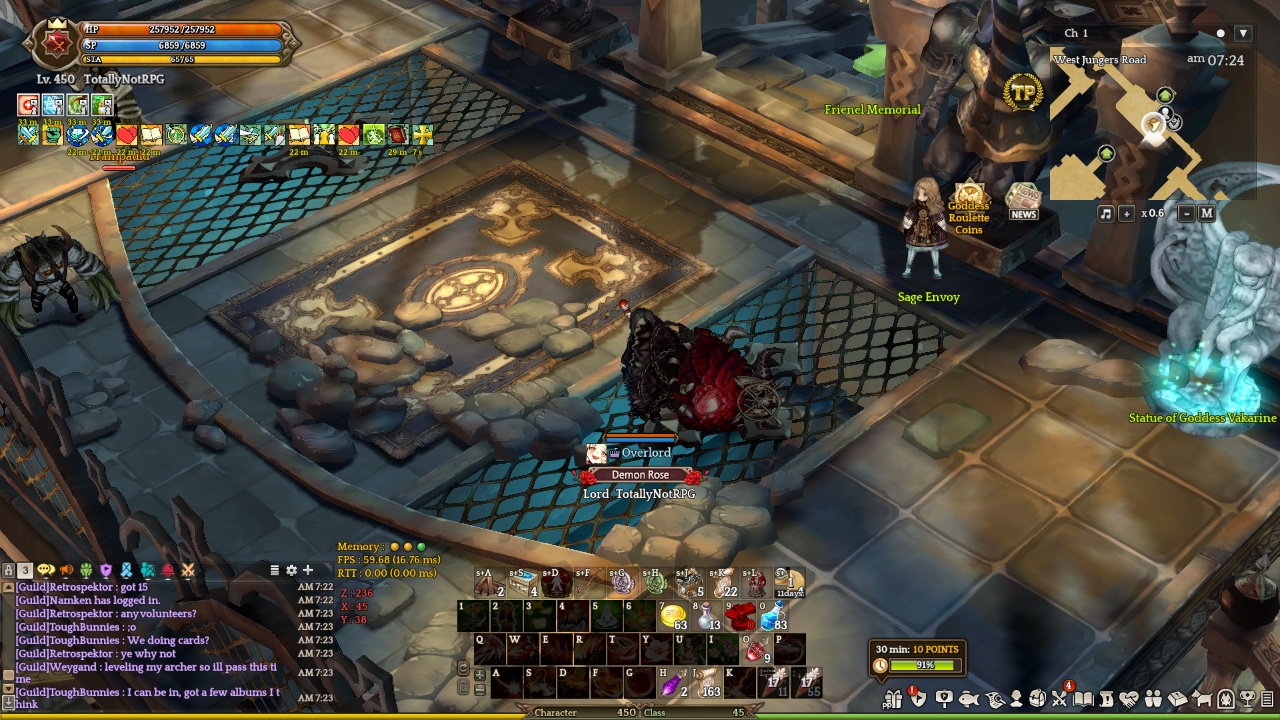Open chat settings gear
This screenshot has width=1280, height=720.
pos(291,570)
